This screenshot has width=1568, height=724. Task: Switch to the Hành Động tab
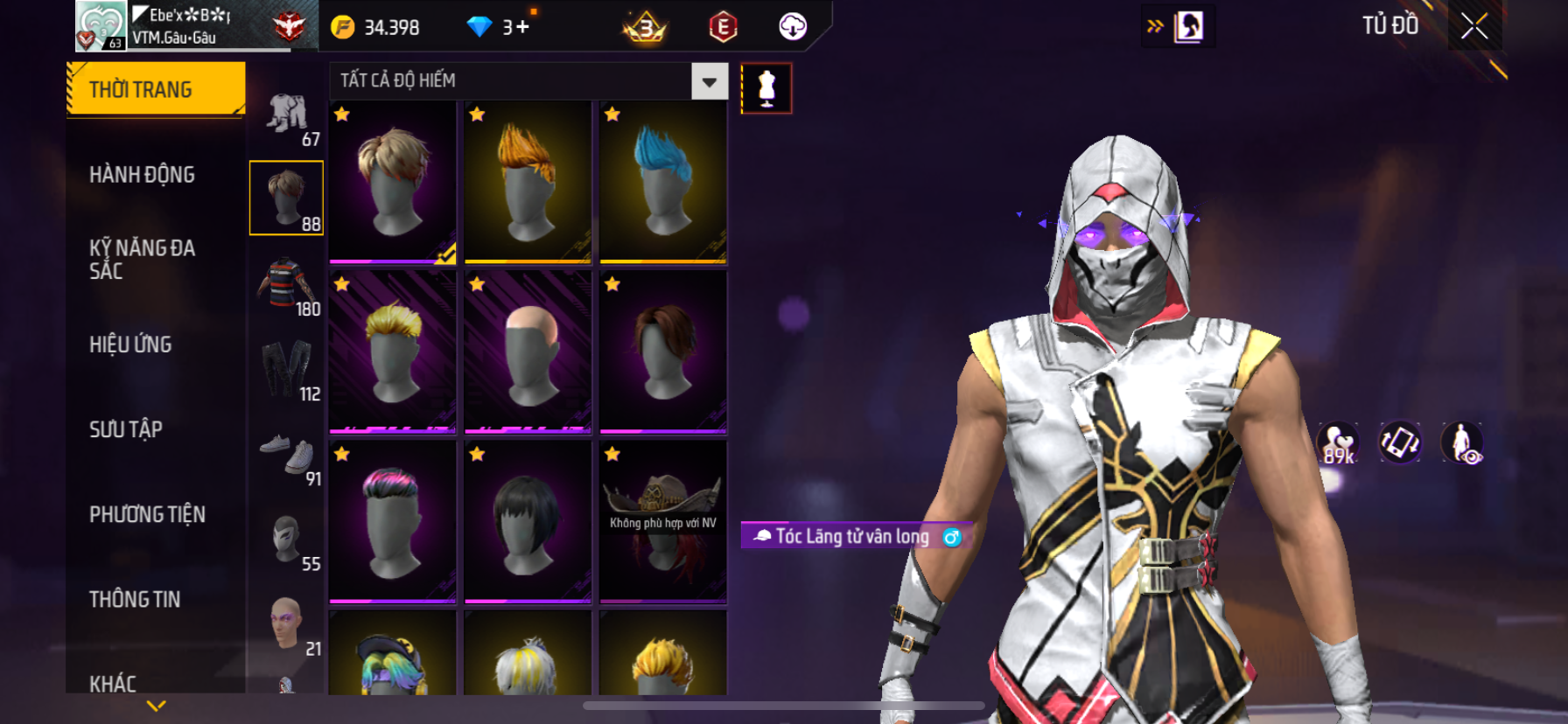142,175
